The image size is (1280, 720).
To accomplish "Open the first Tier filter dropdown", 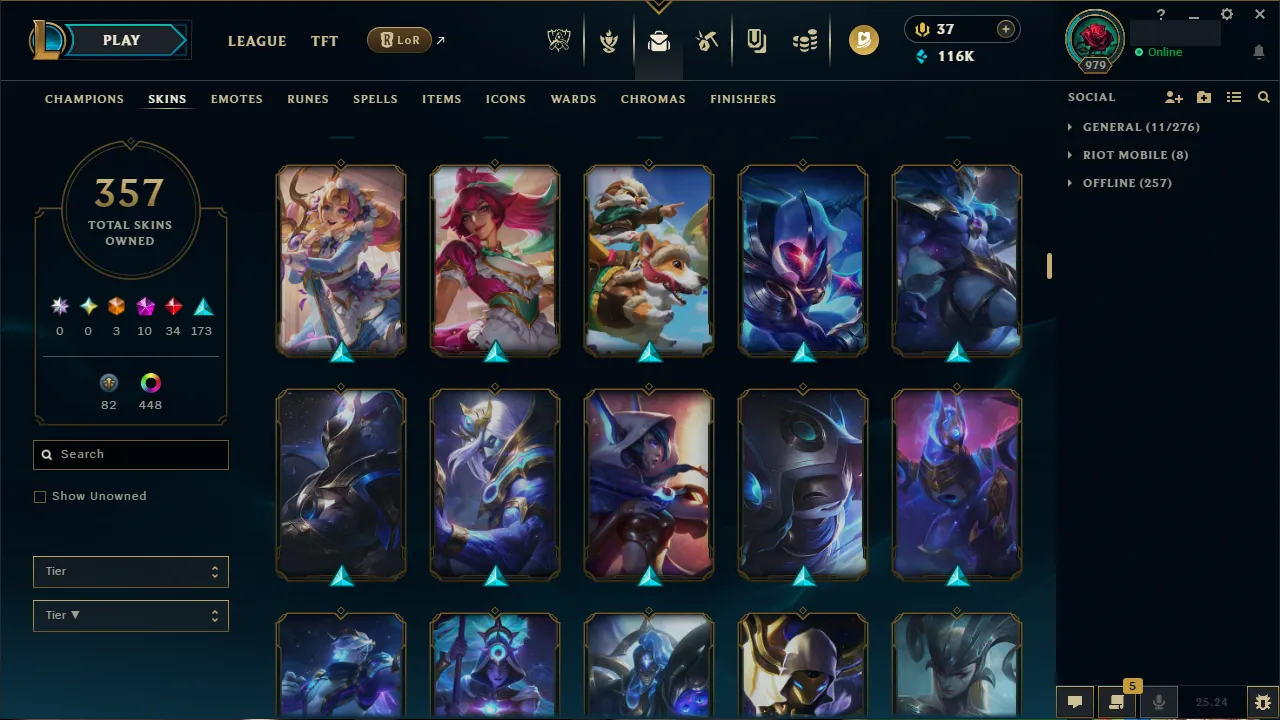I will click(130, 571).
